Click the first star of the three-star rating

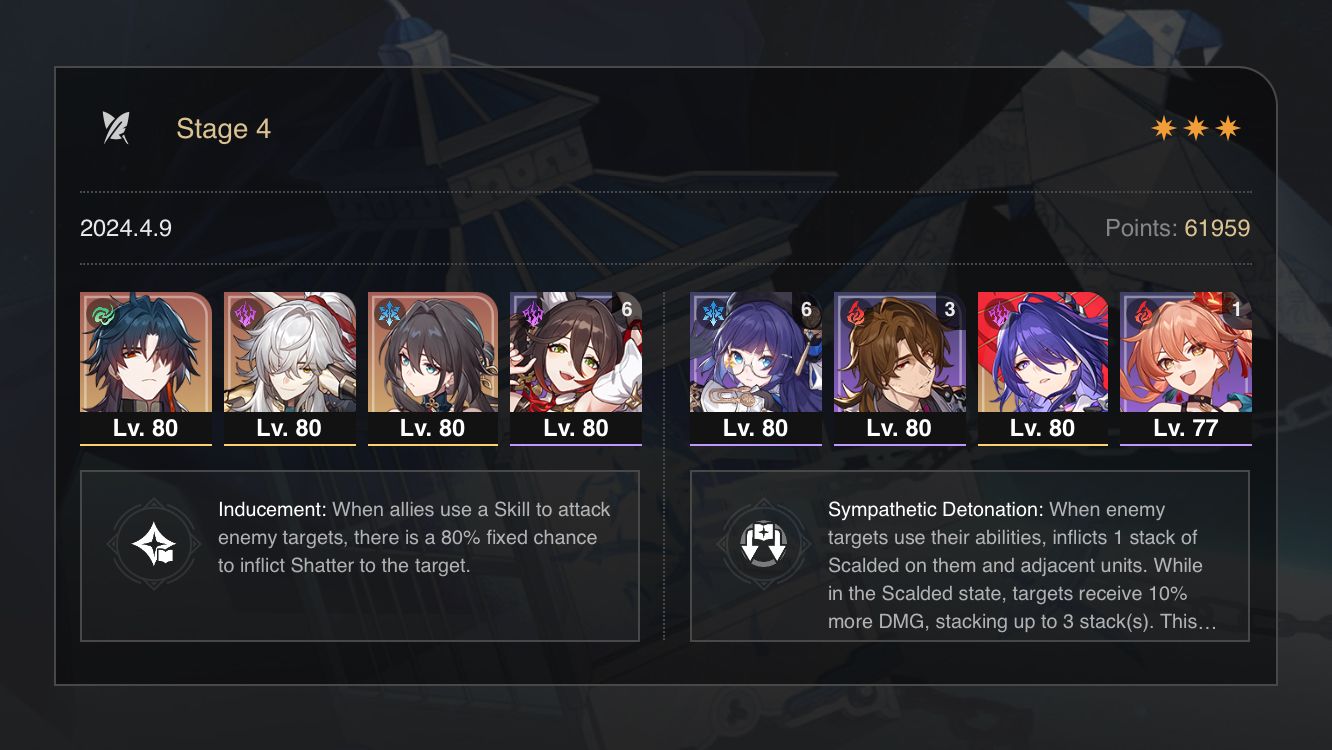(1163, 127)
